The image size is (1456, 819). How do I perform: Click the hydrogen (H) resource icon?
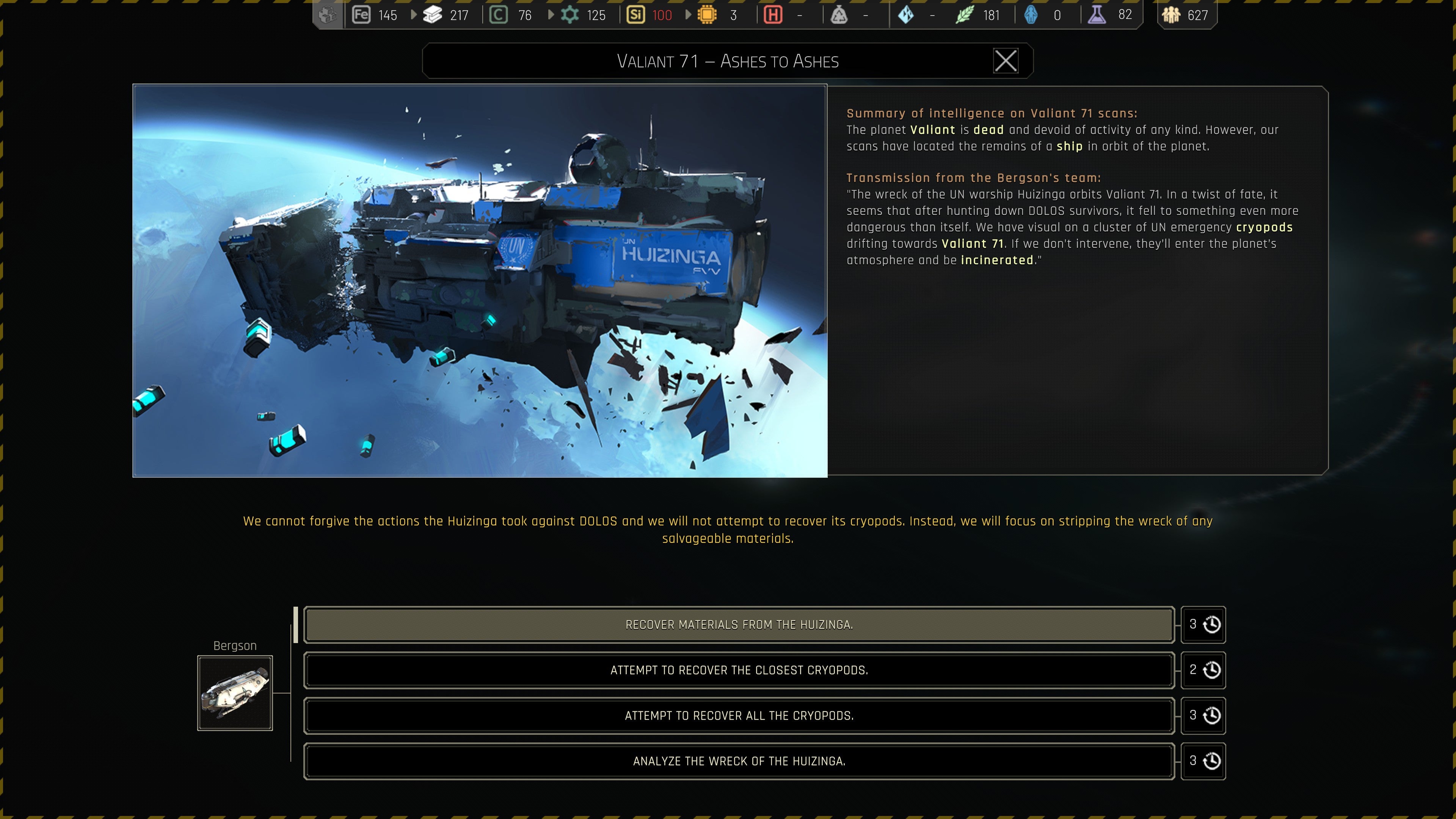773,15
